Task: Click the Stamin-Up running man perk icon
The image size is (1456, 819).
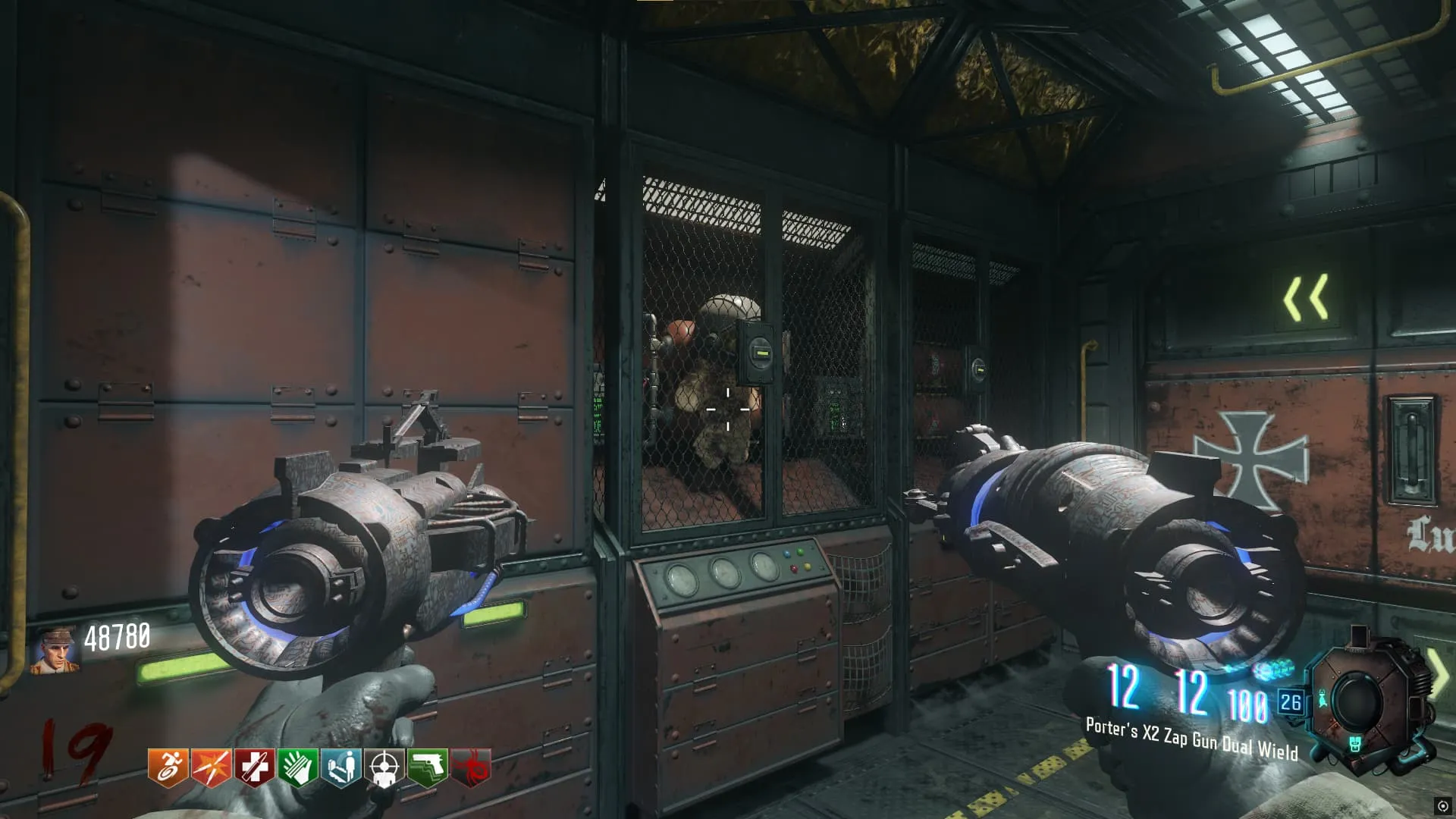Action: point(168,767)
